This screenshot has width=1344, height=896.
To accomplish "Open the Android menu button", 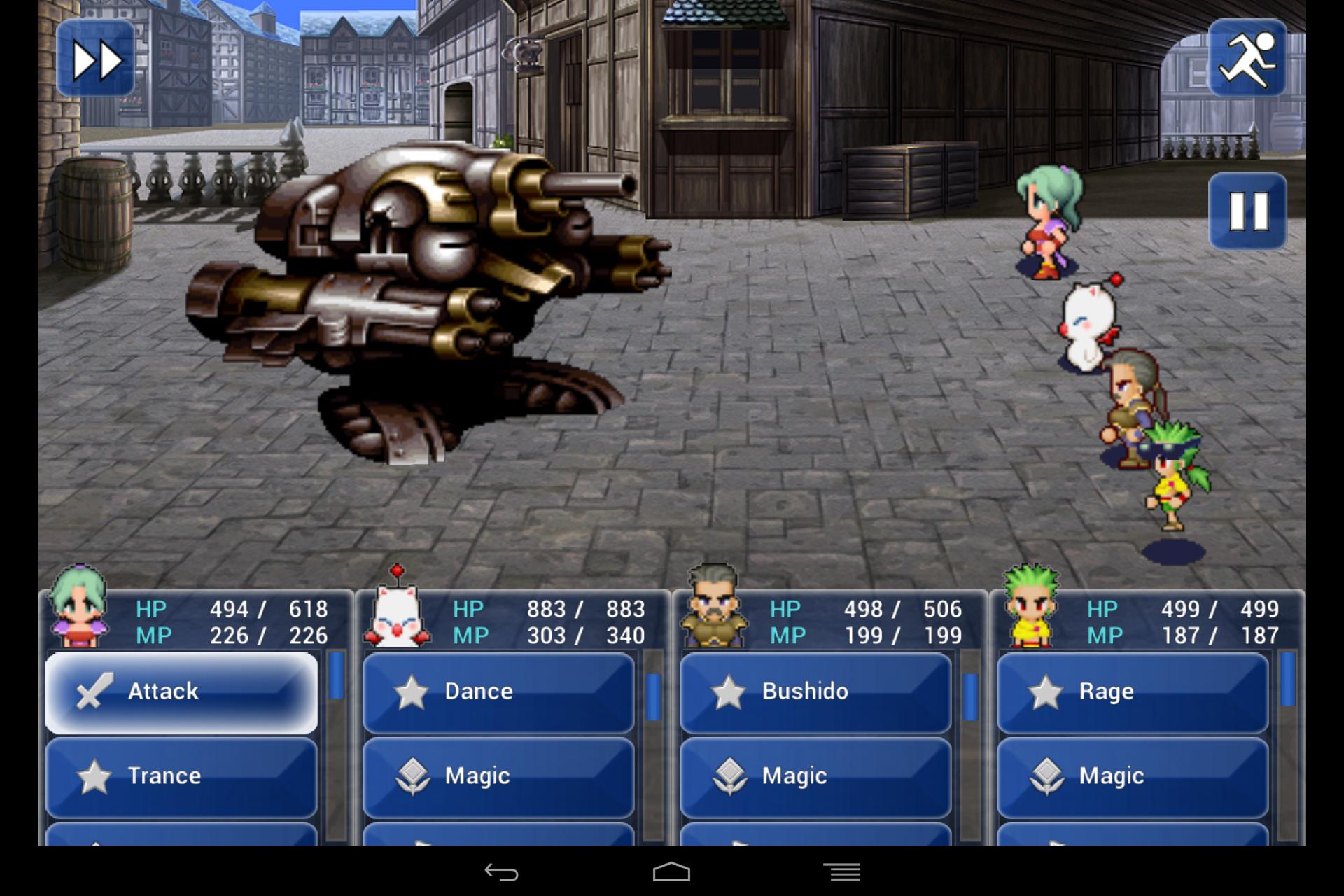I will [x=841, y=872].
